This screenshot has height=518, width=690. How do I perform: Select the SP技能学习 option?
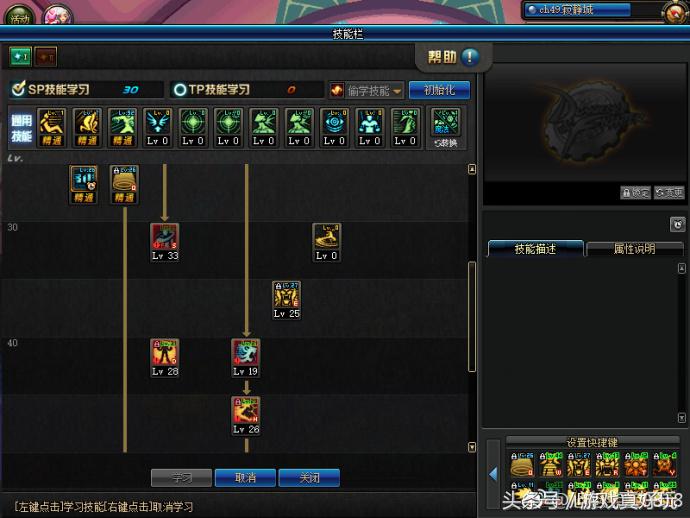[62, 90]
